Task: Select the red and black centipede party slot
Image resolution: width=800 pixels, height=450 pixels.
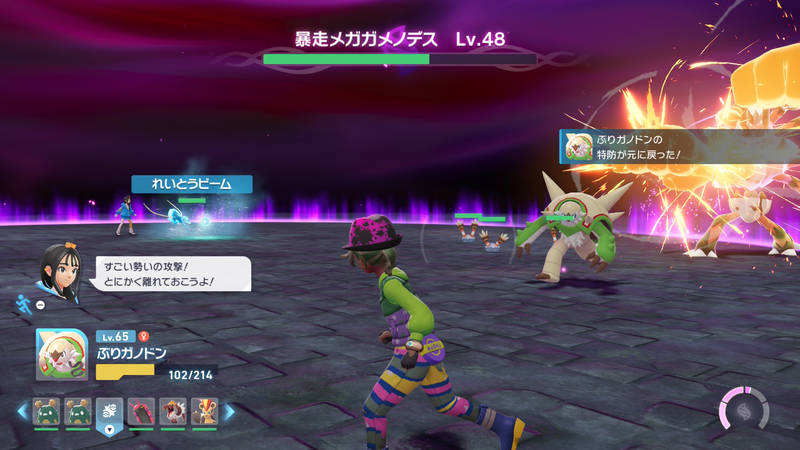Action: (x=141, y=411)
